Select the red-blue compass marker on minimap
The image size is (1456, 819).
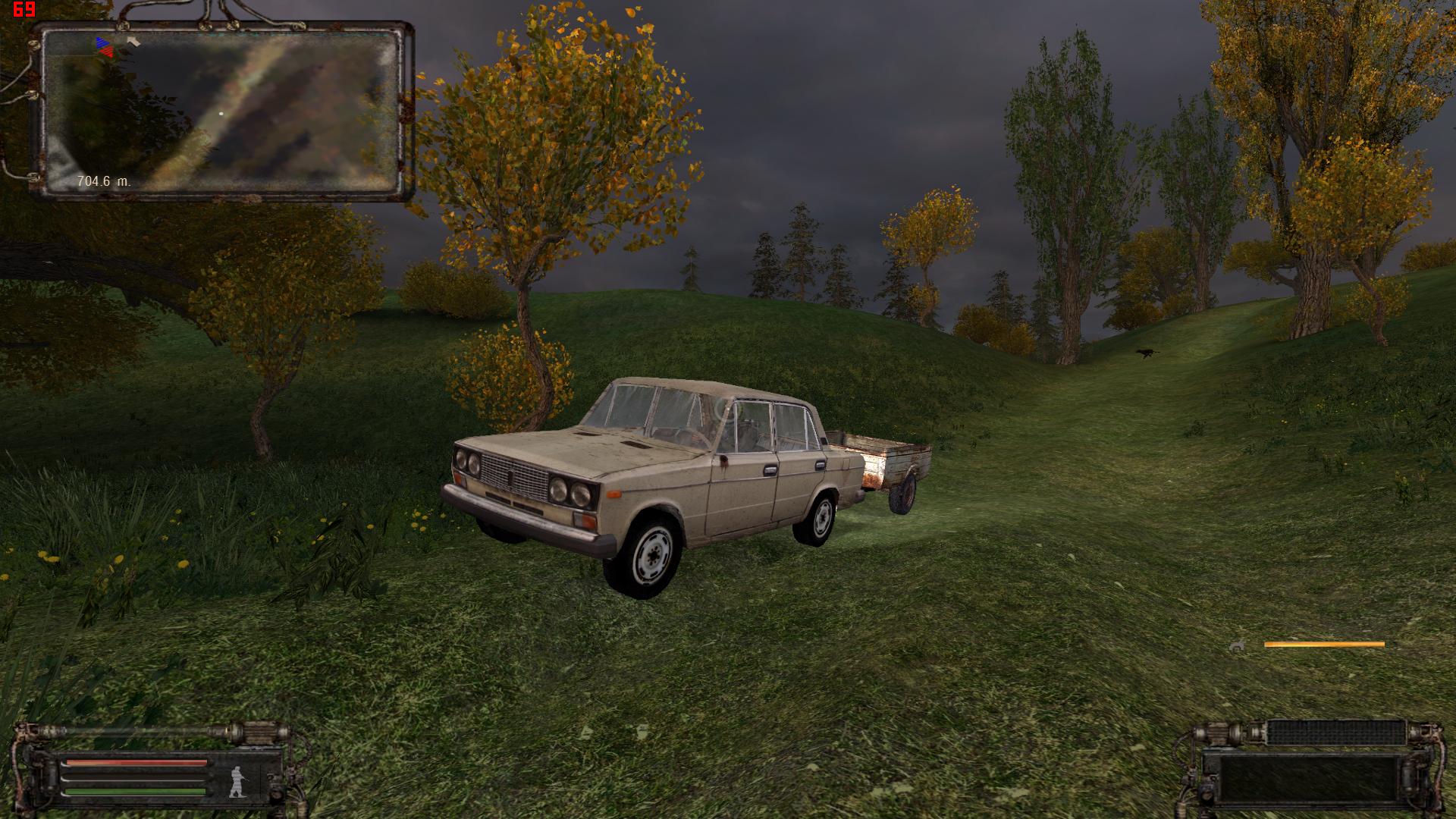[x=105, y=47]
